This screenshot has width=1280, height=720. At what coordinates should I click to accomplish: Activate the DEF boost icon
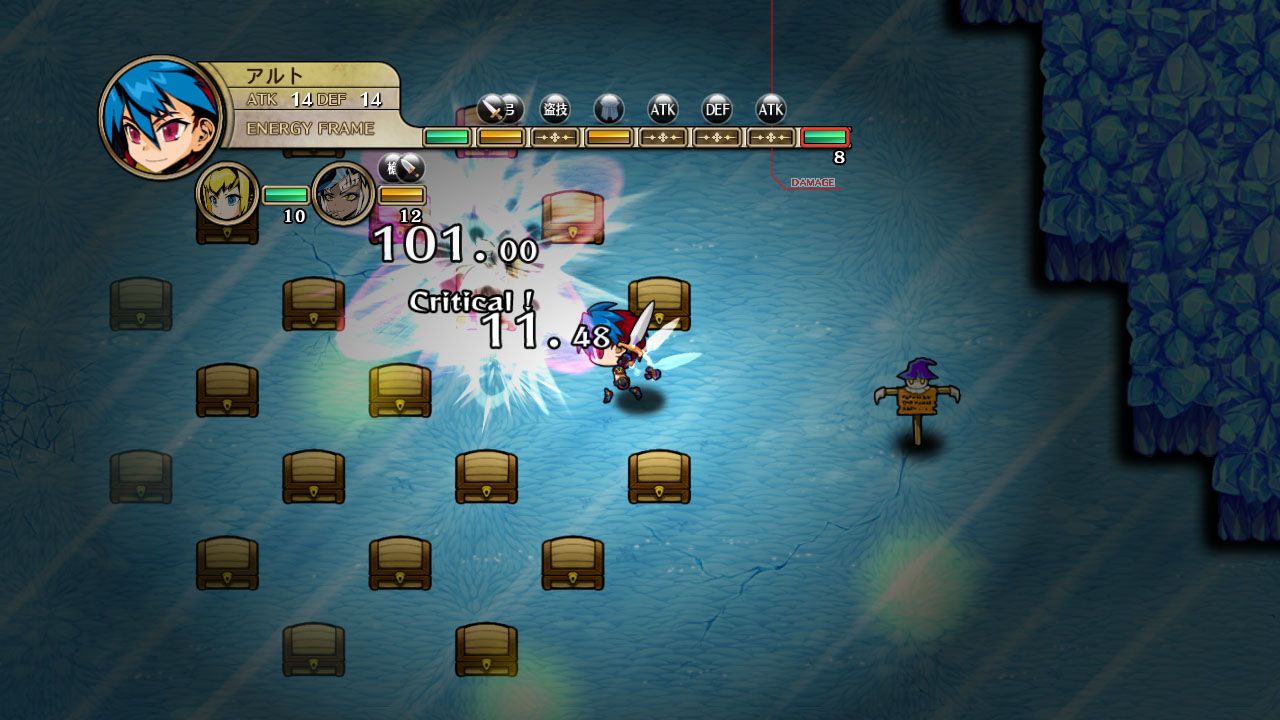(717, 109)
